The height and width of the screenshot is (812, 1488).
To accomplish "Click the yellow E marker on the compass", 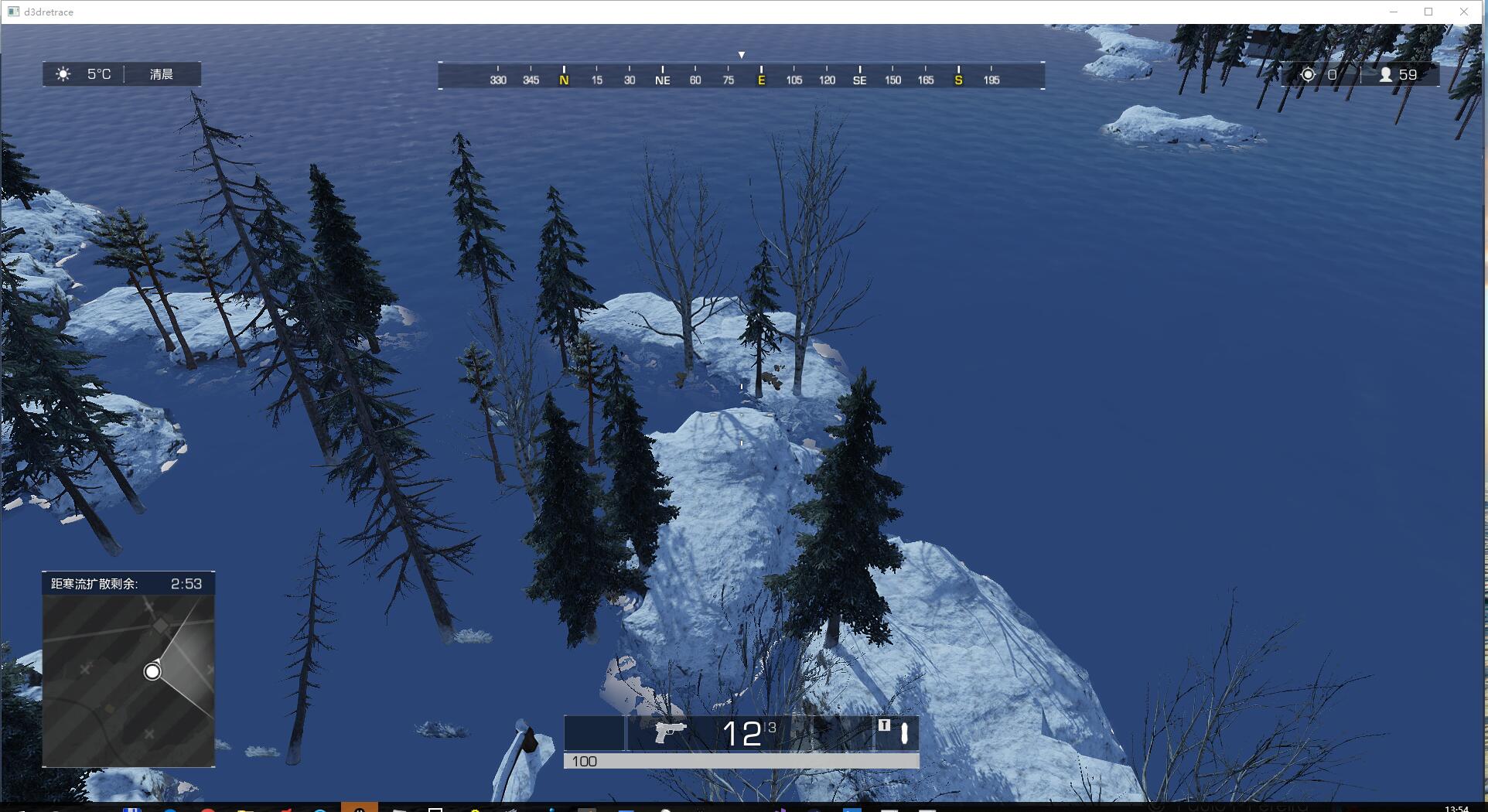I will tap(761, 80).
